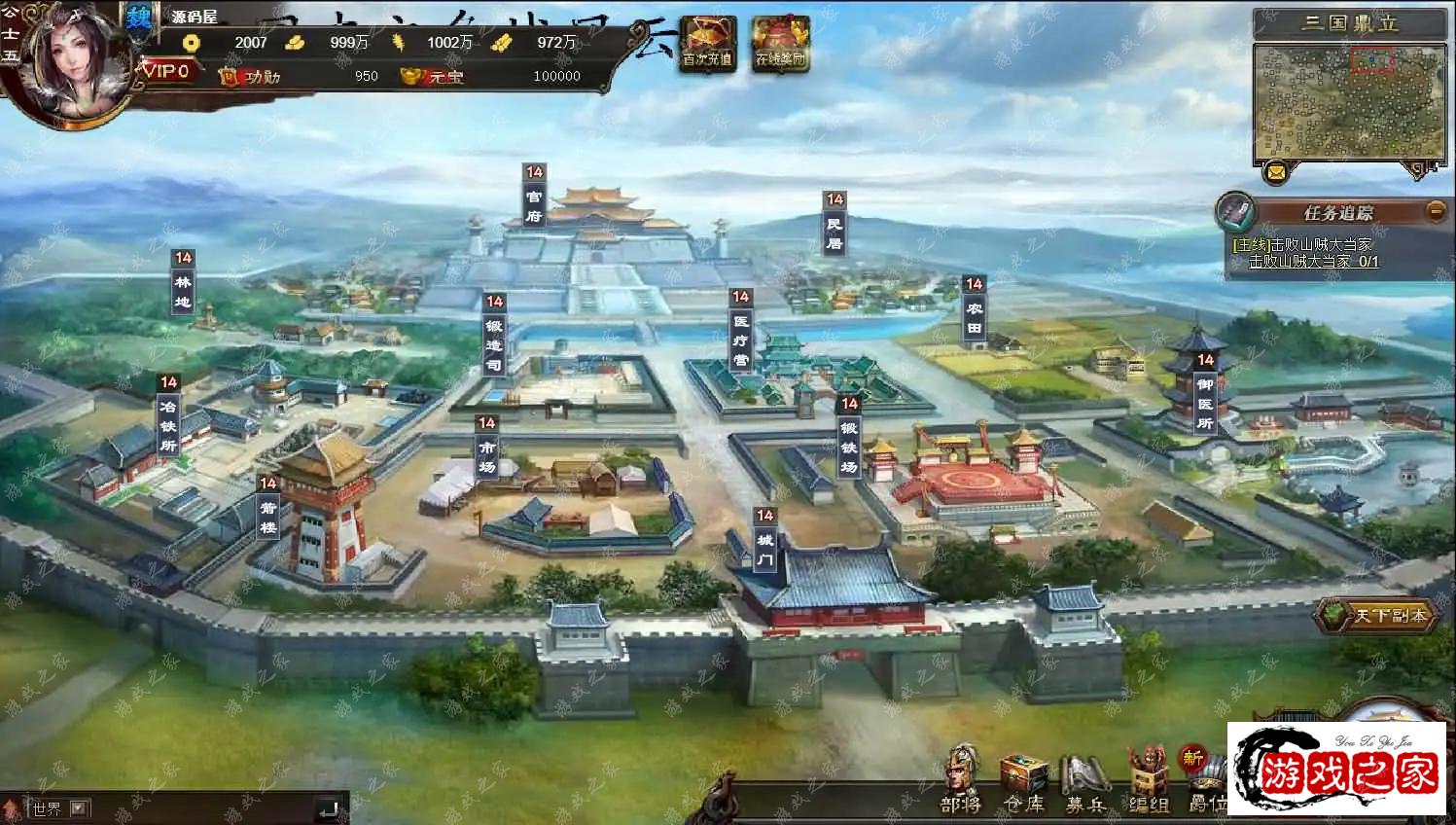The image size is (1456, 825).
Task: Open the VIP 0 badge
Action: click(166, 71)
